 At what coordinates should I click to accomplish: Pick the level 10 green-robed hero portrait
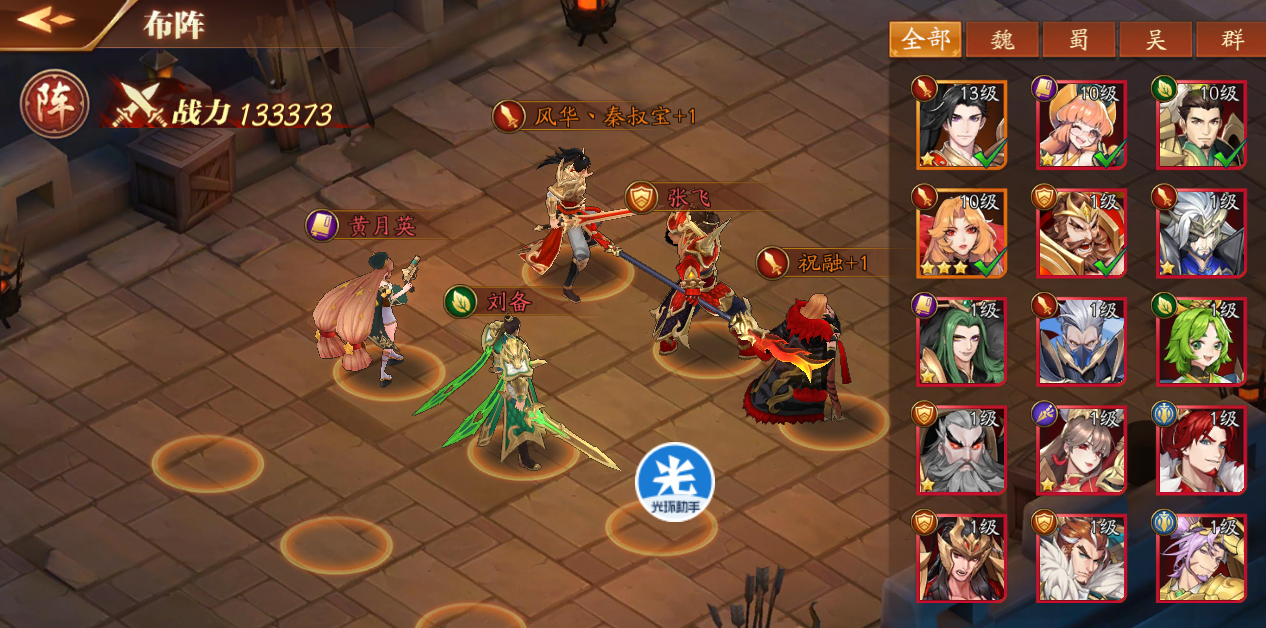(1201, 125)
